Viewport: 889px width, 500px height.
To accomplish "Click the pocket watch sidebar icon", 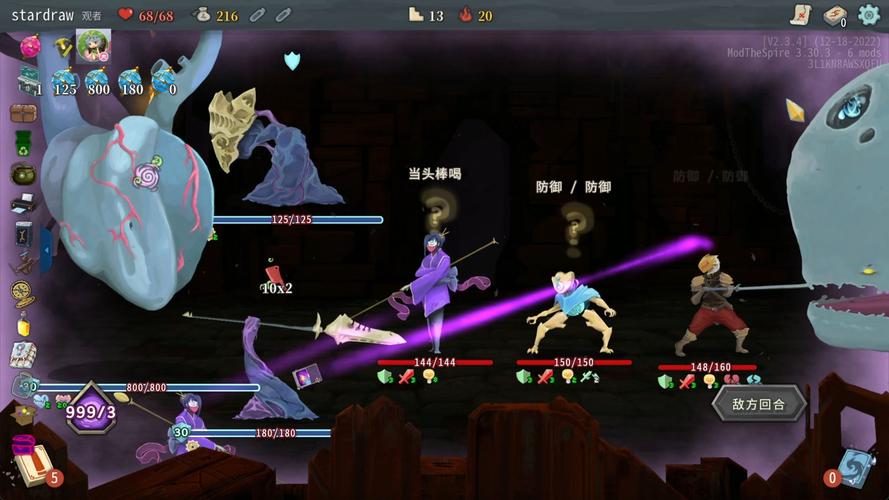I will pyautogui.click(x=23, y=293).
